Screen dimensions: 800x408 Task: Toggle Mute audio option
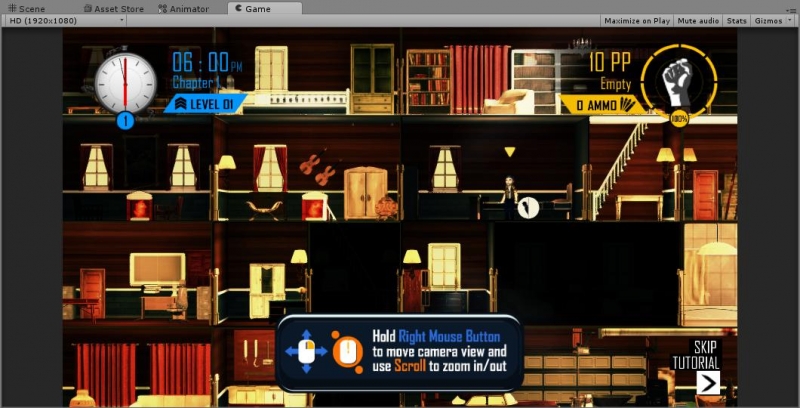pyautogui.click(x=698, y=20)
